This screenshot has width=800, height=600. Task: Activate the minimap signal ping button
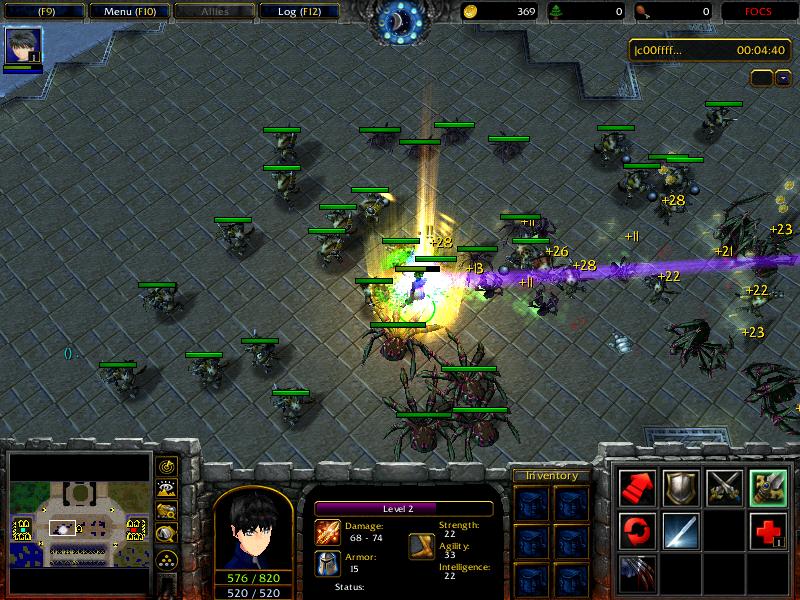click(167, 466)
